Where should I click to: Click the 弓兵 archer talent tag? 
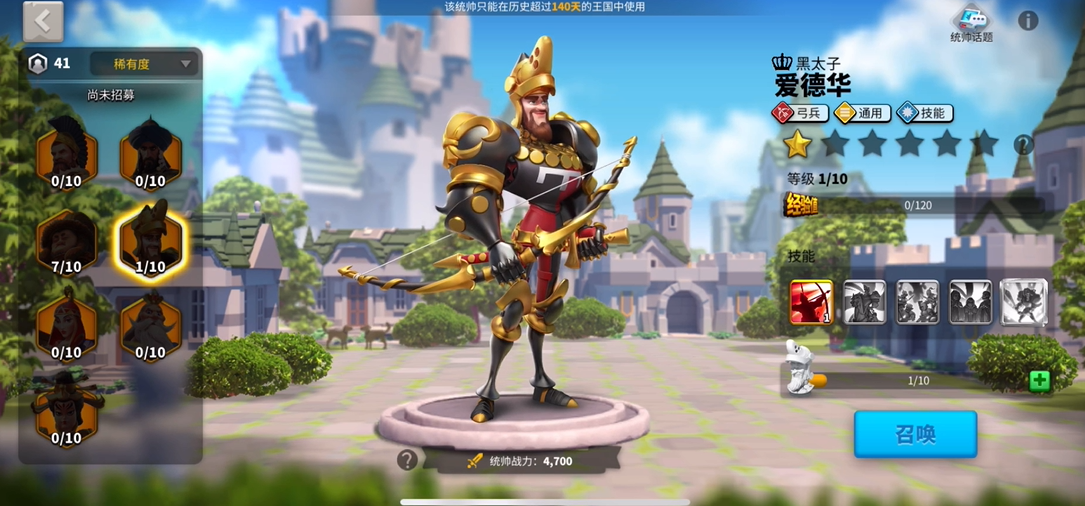pyautogui.click(x=797, y=113)
